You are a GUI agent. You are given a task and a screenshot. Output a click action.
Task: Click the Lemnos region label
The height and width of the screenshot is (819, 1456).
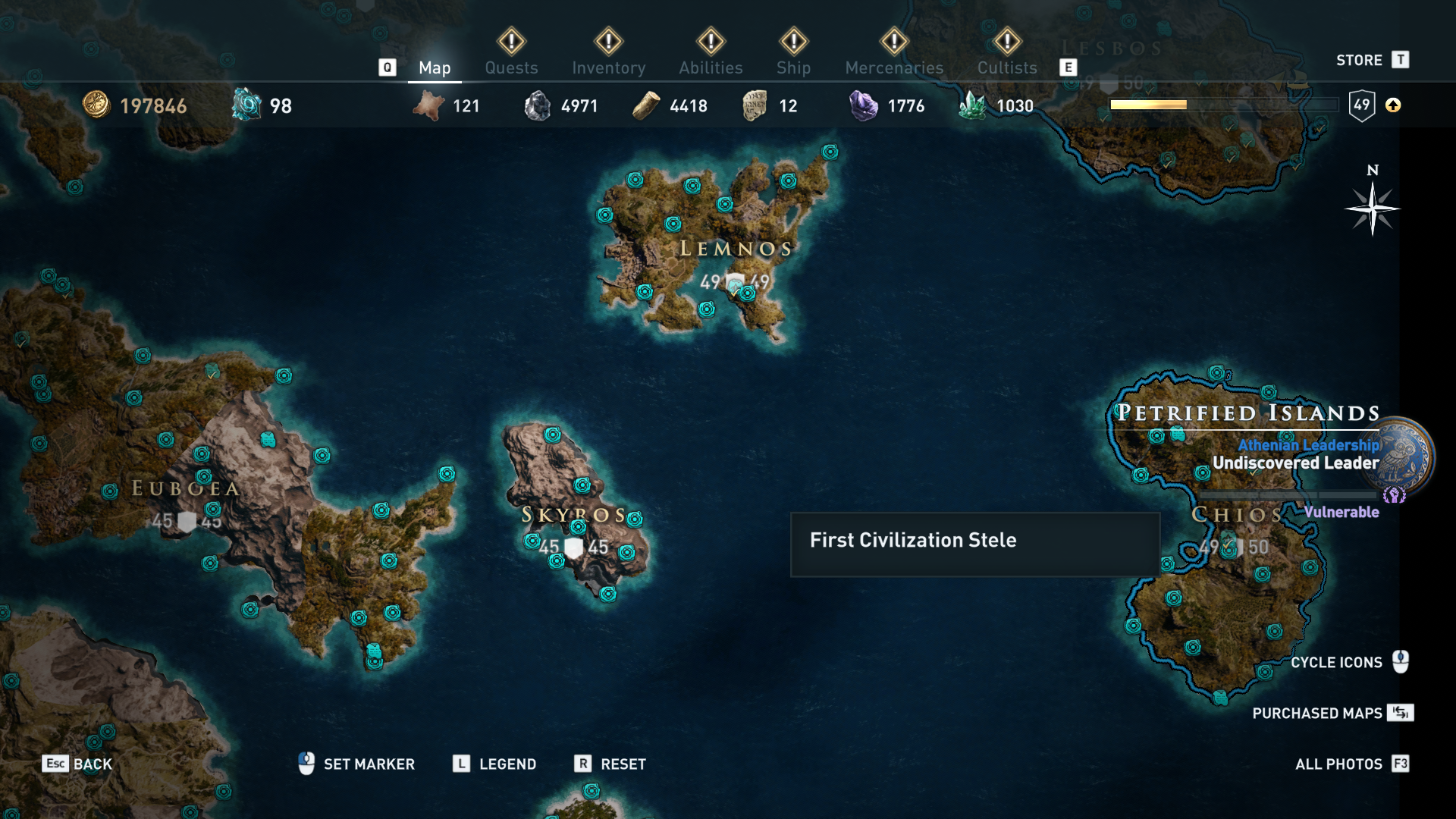point(736,249)
